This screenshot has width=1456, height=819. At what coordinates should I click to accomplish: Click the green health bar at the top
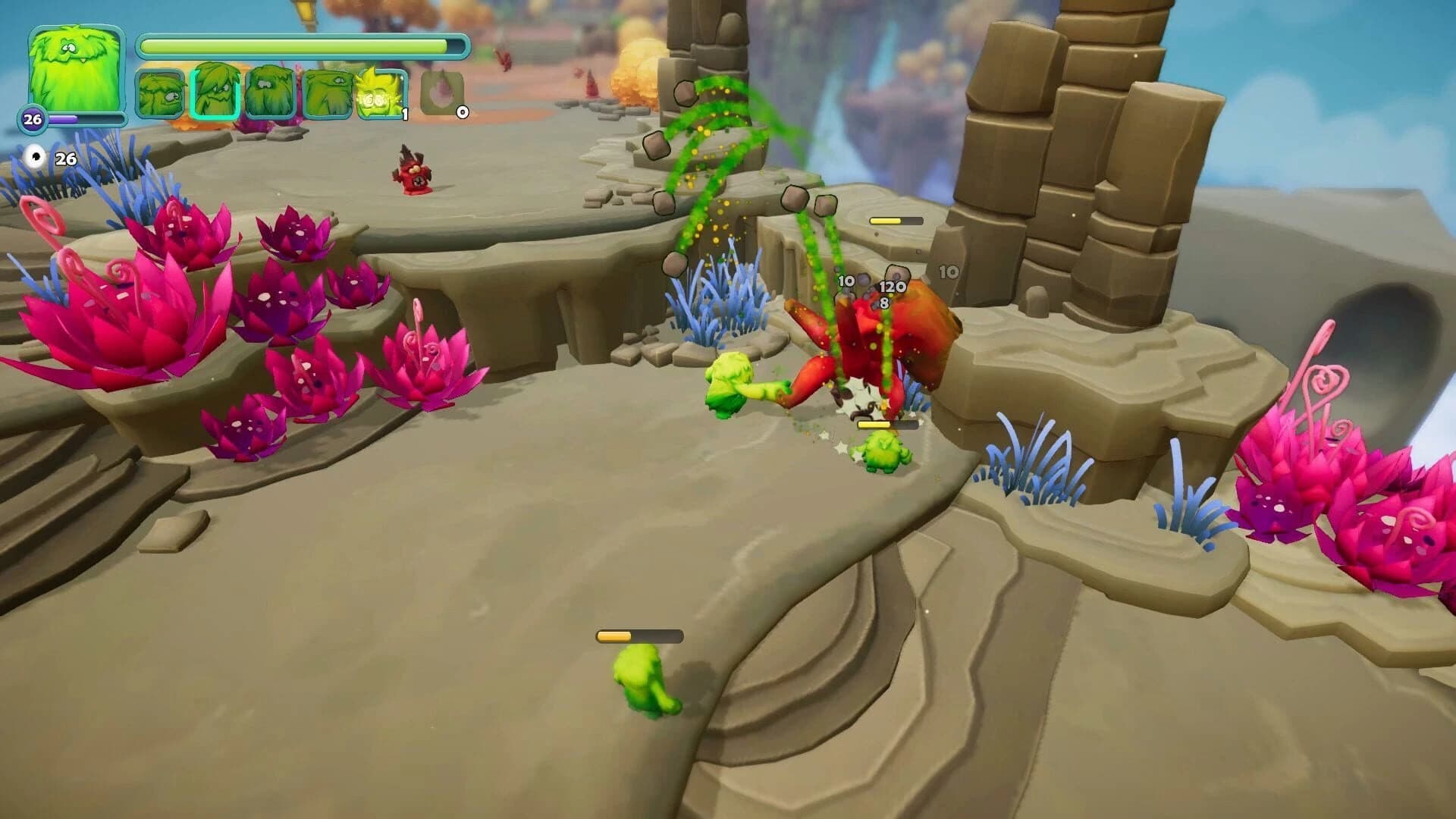pos(296,46)
